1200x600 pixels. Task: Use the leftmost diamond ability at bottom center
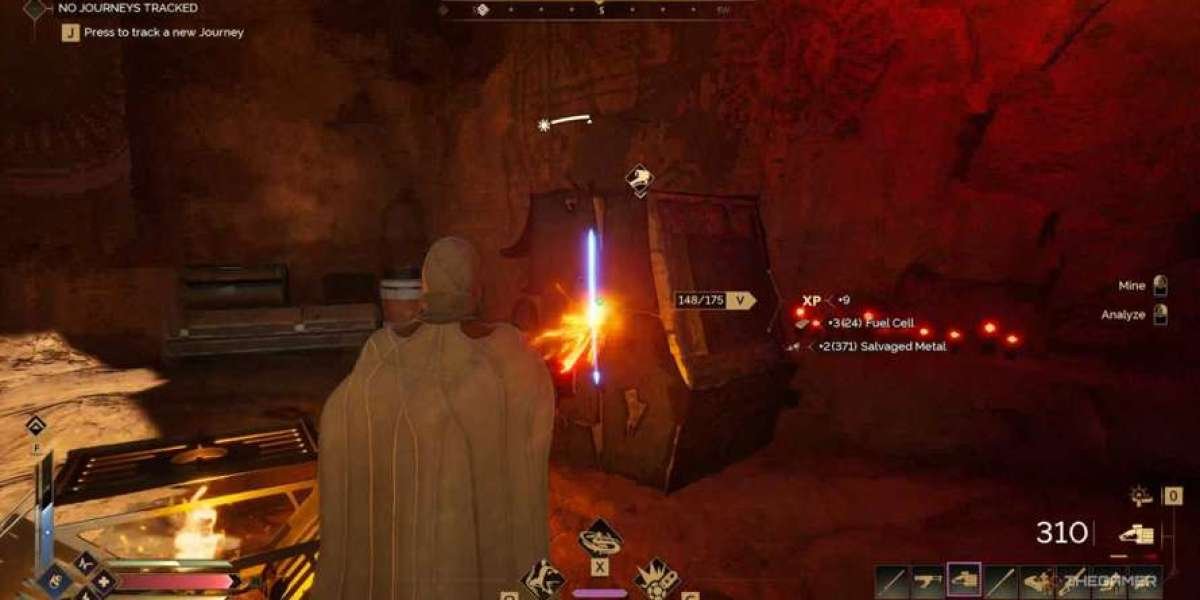(543, 579)
